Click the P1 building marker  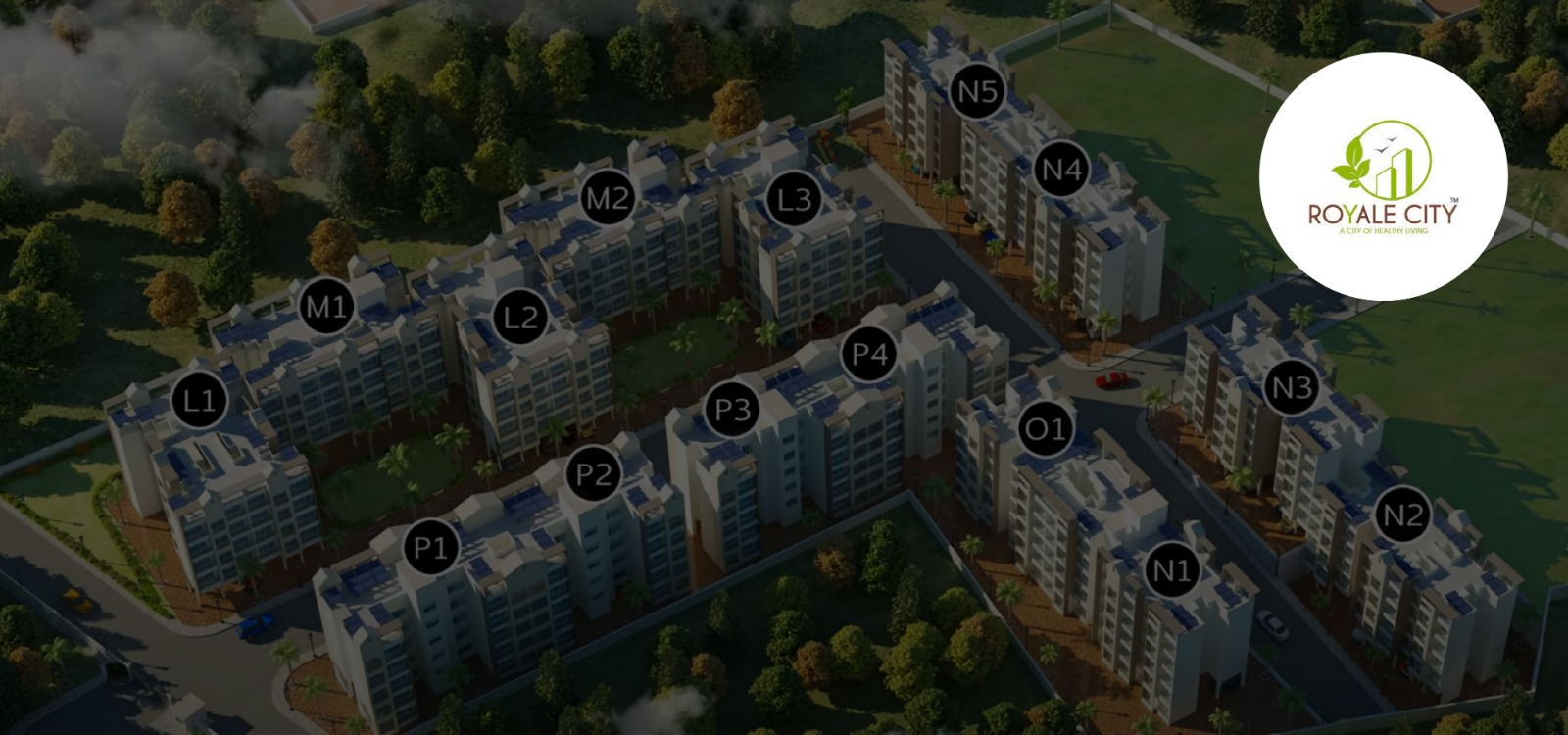tap(431, 547)
